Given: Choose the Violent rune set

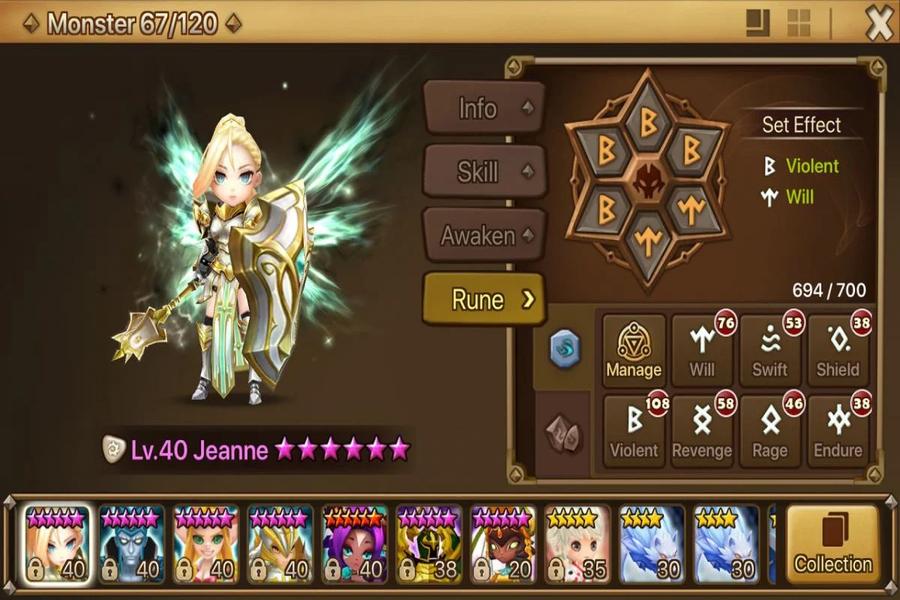Looking at the screenshot, I should pyautogui.click(x=634, y=431).
